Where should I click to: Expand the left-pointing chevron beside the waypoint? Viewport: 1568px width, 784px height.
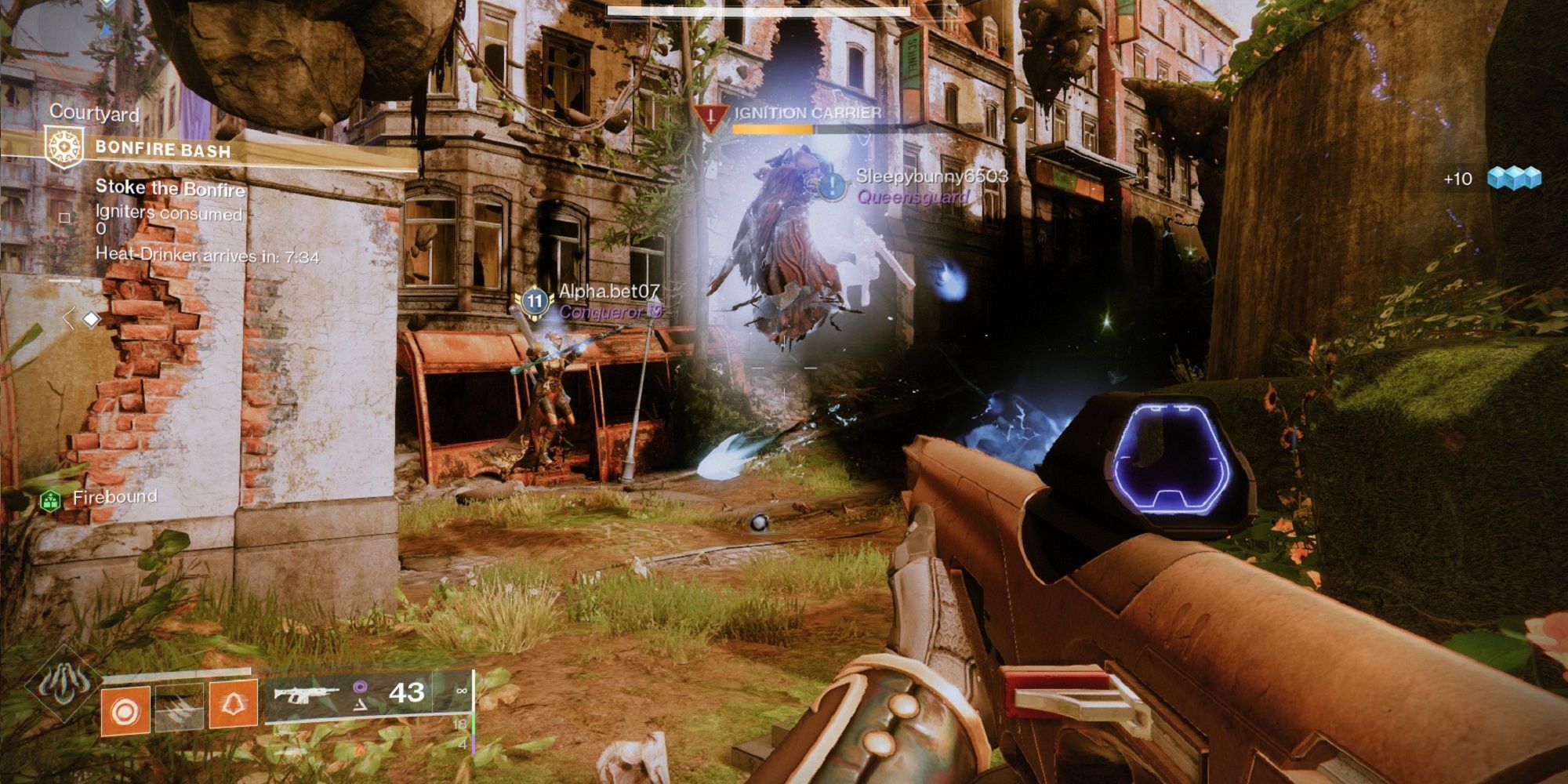(x=69, y=317)
